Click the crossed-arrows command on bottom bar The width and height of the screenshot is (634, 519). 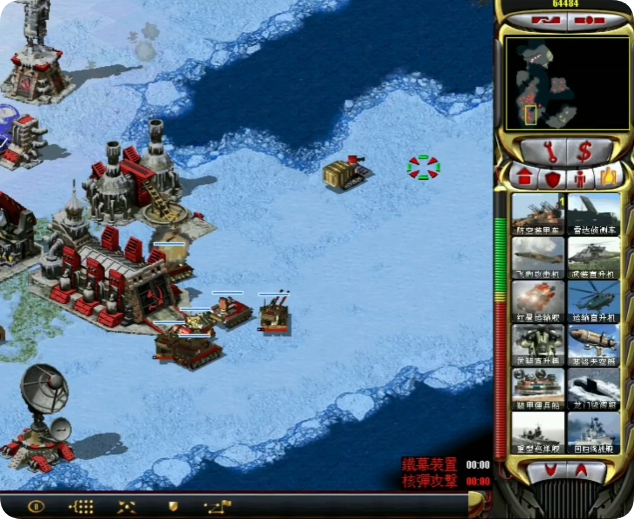(126, 506)
